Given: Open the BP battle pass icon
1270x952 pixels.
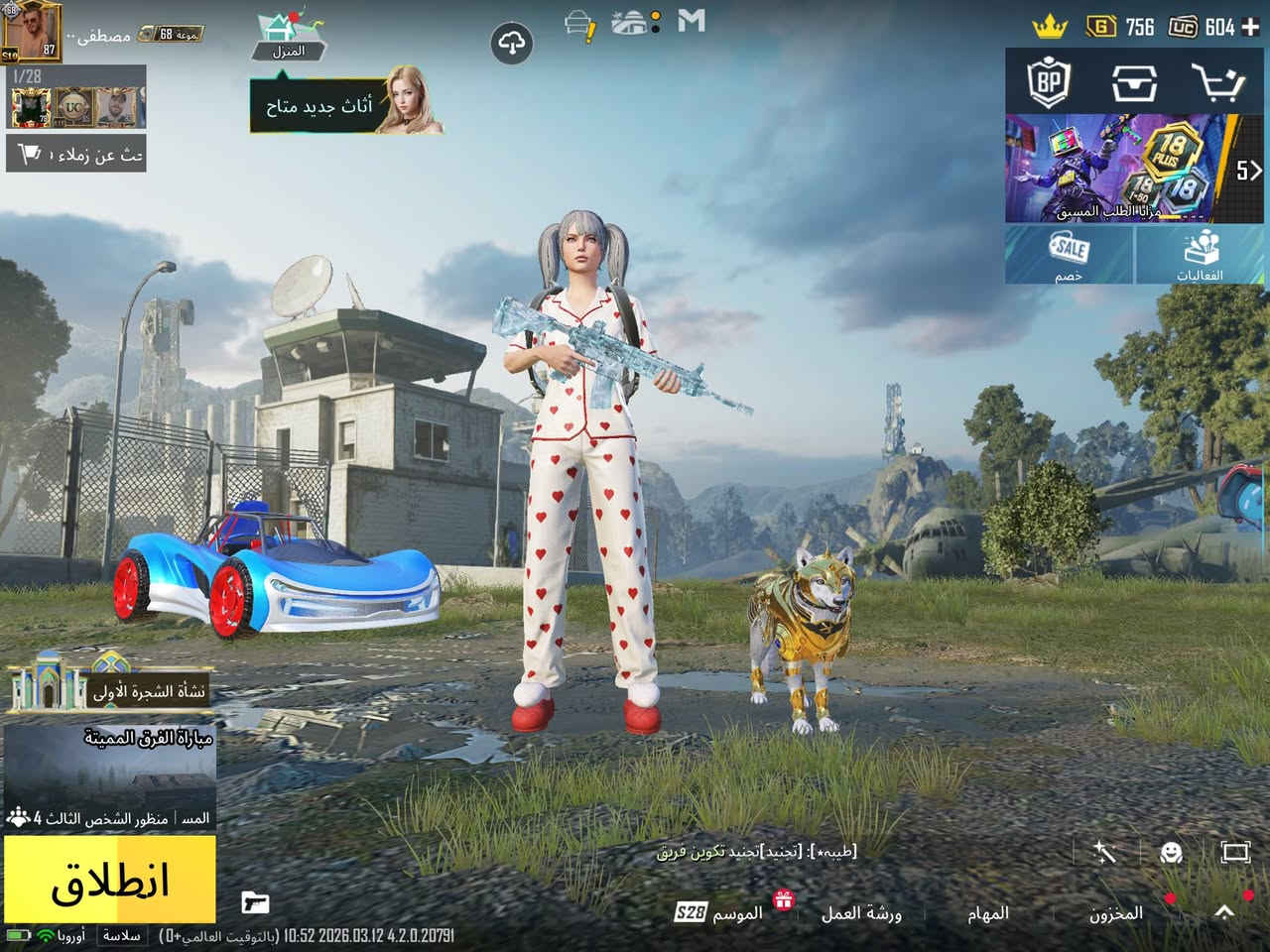Looking at the screenshot, I should [x=1049, y=83].
